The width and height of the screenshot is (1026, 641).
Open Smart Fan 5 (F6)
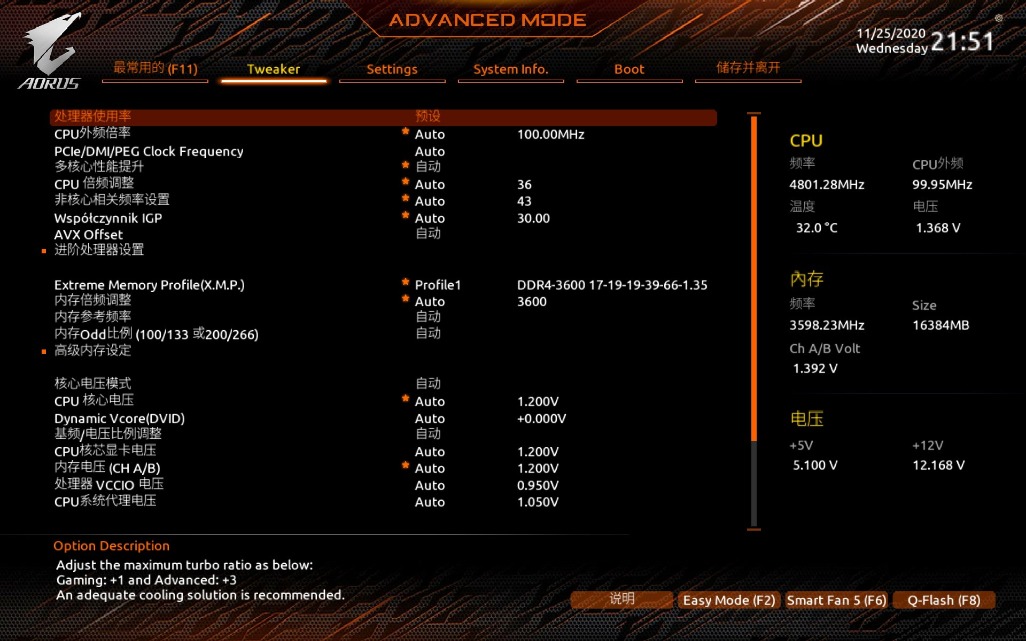(836, 600)
